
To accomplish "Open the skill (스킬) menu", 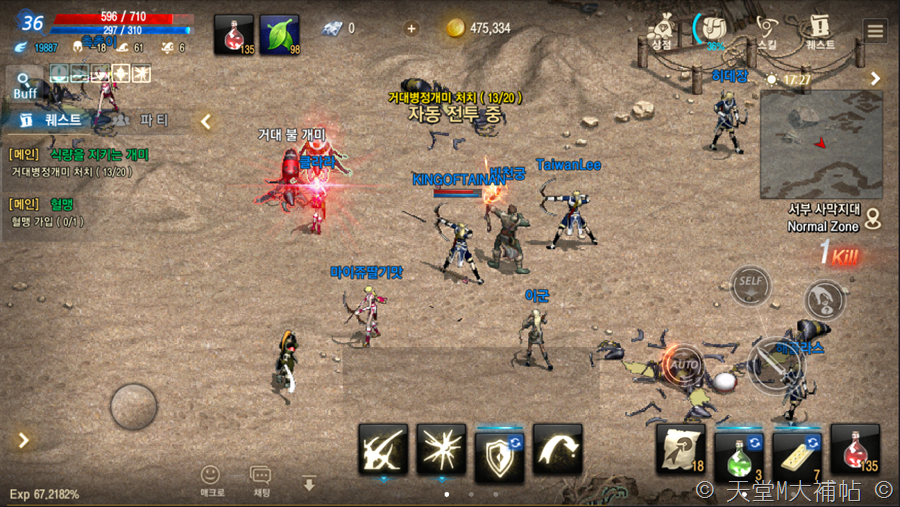I will (767, 30).
